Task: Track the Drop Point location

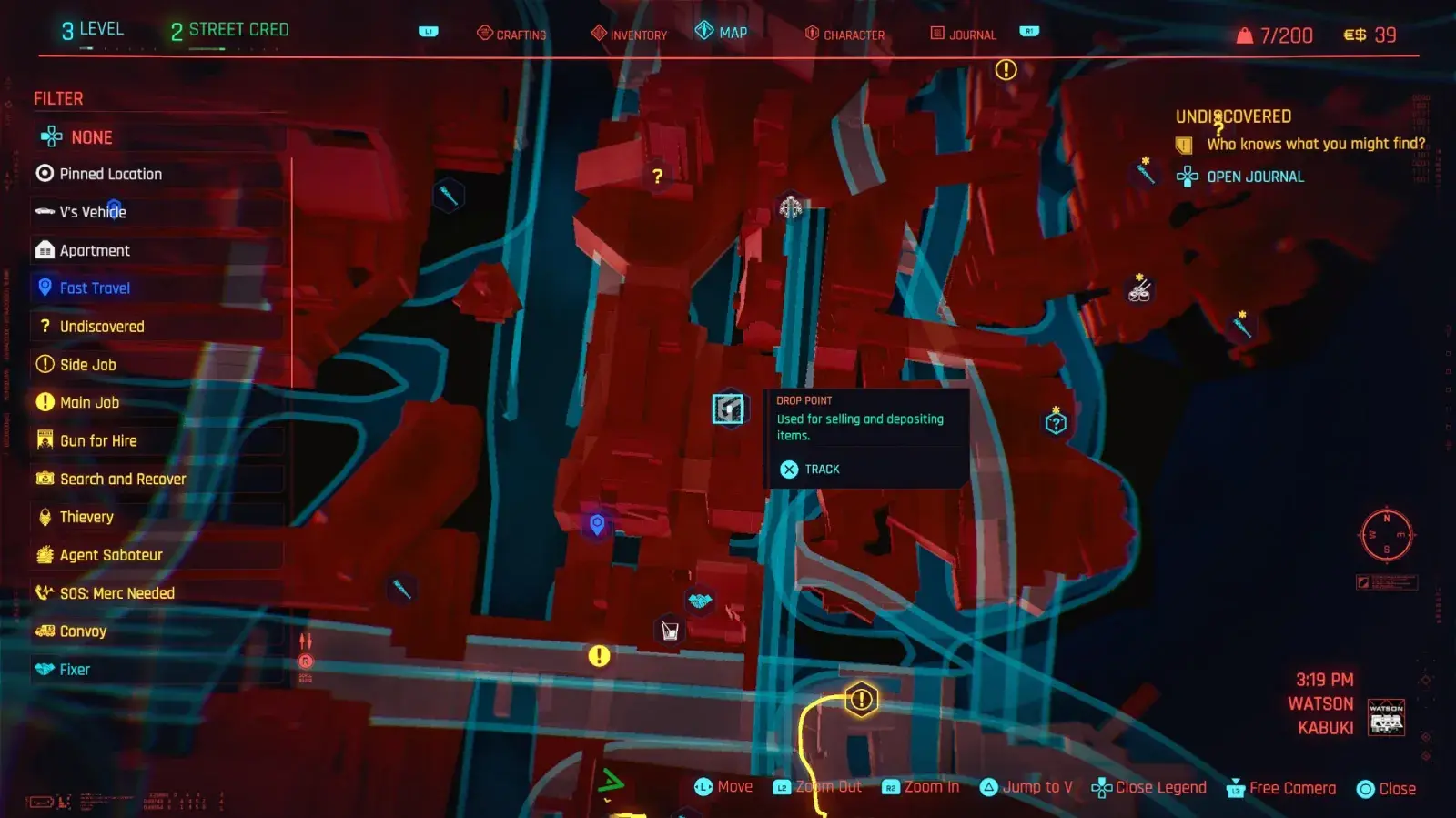Action: pos(810,470)
